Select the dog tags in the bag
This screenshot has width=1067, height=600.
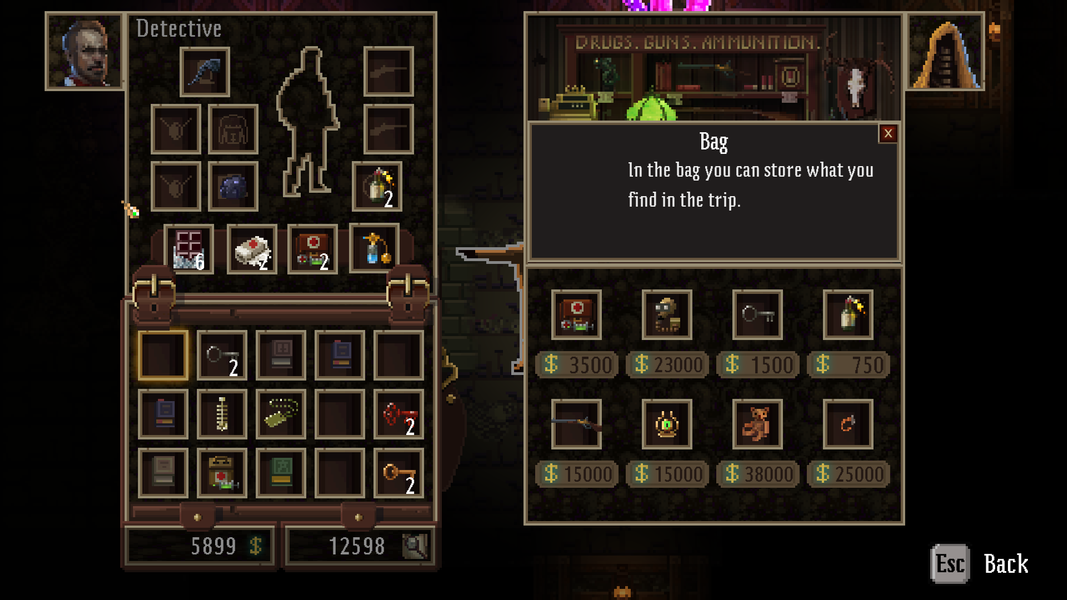pos(281,413)
